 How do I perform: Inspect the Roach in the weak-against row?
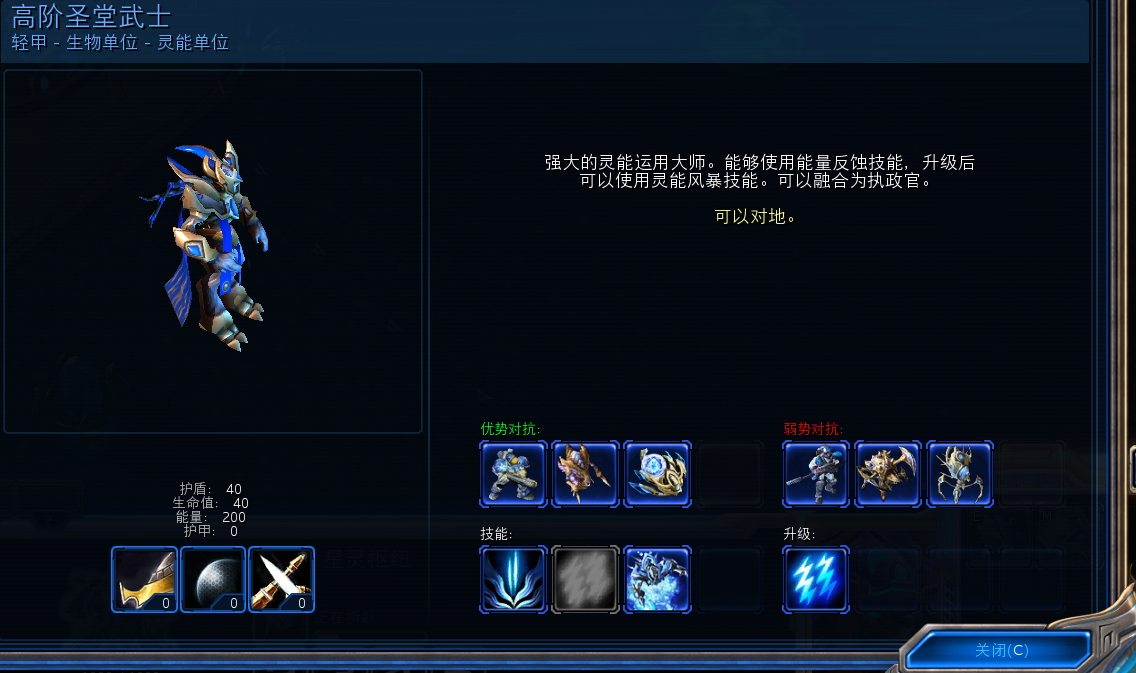pos(888,474)
